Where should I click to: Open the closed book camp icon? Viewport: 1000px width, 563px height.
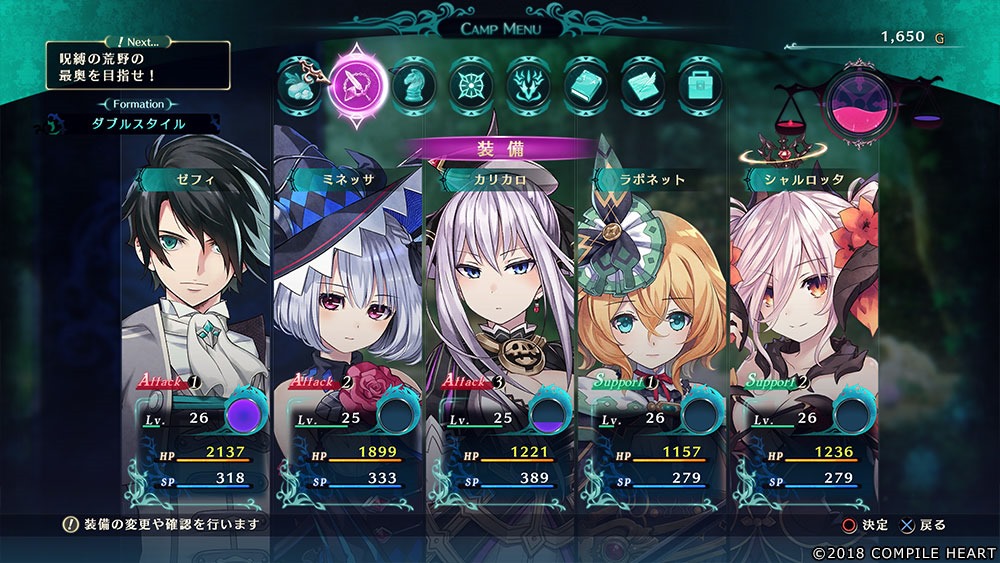[x=585, y=83]
